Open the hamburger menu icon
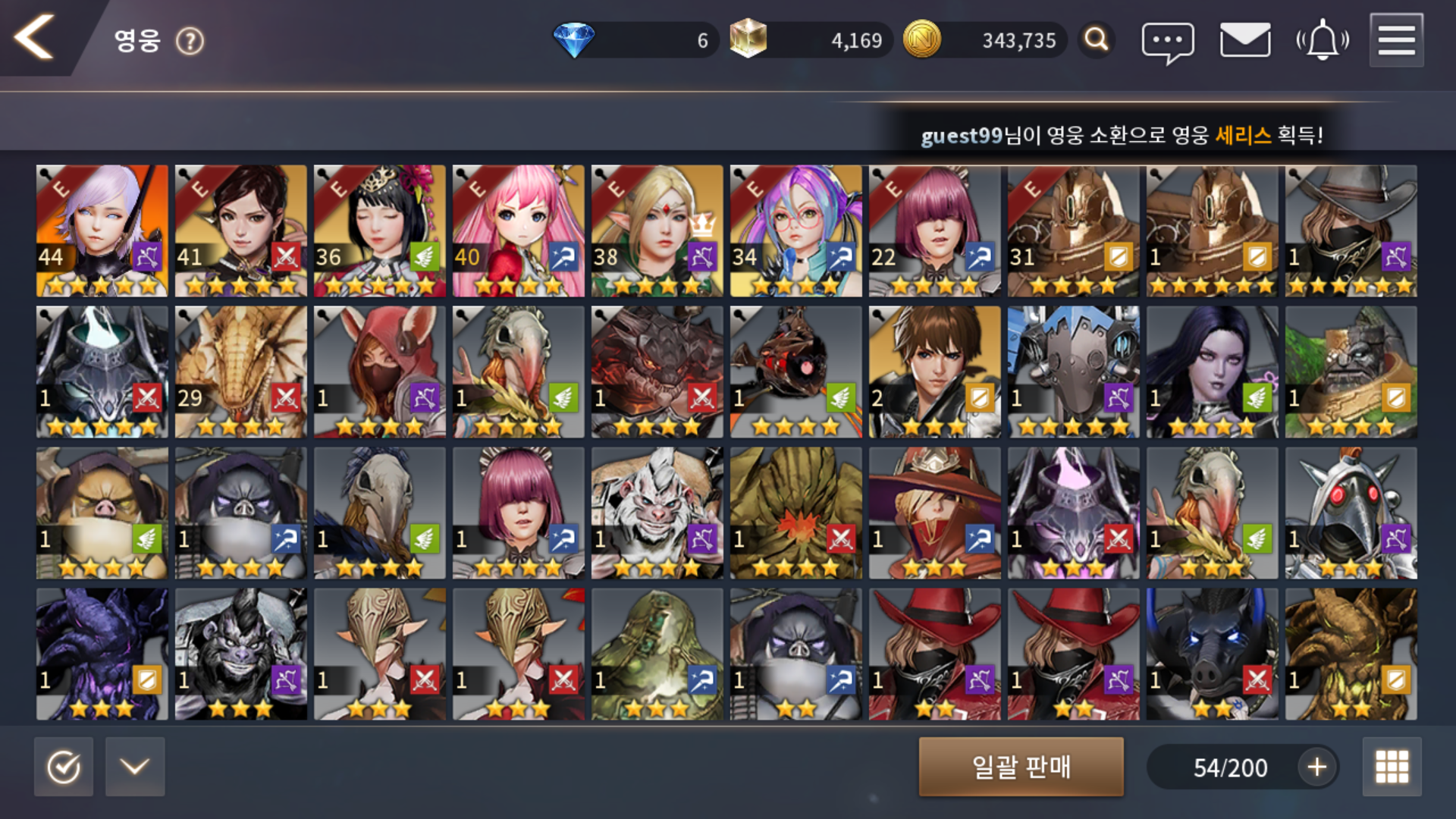The width and height of the screenshot is (1456, 819). [1398, 39]
